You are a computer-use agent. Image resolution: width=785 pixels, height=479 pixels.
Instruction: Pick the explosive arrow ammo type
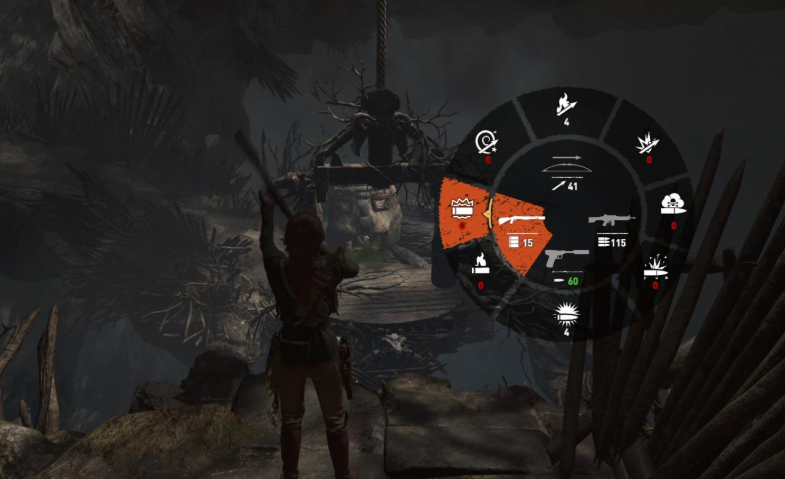click(645, 145)
